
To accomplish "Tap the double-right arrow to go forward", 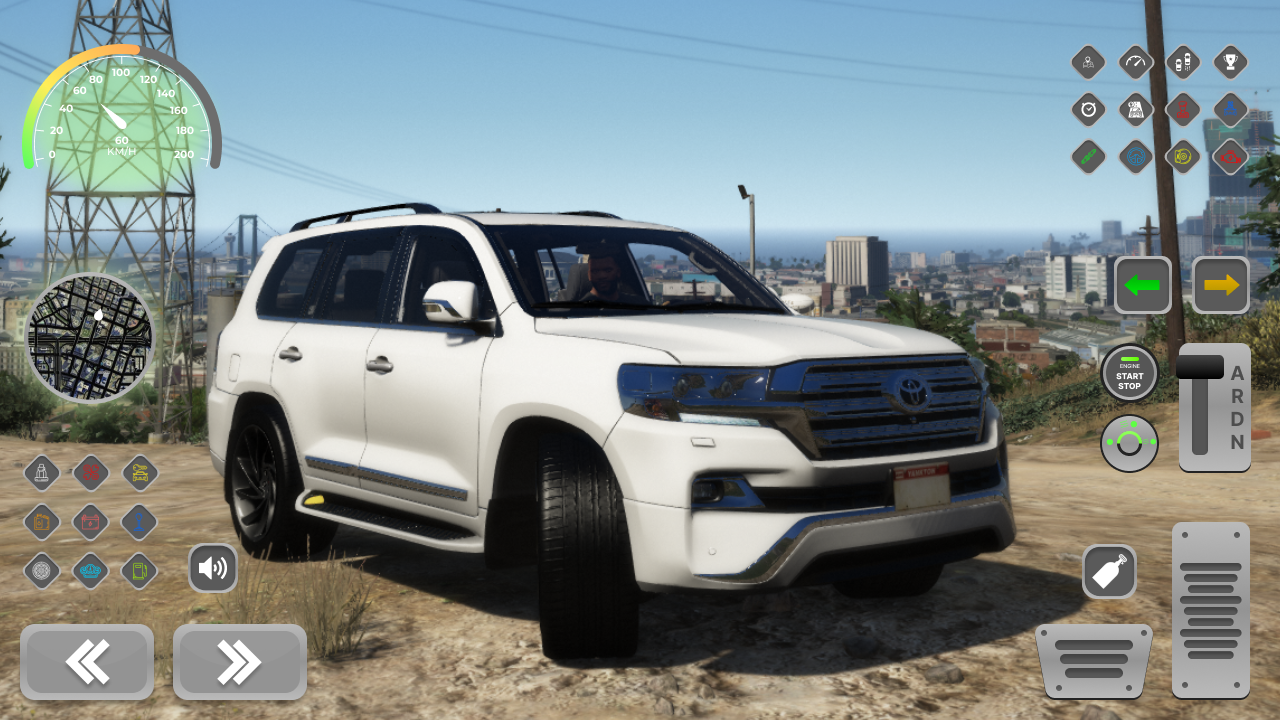I will (239, 662).
